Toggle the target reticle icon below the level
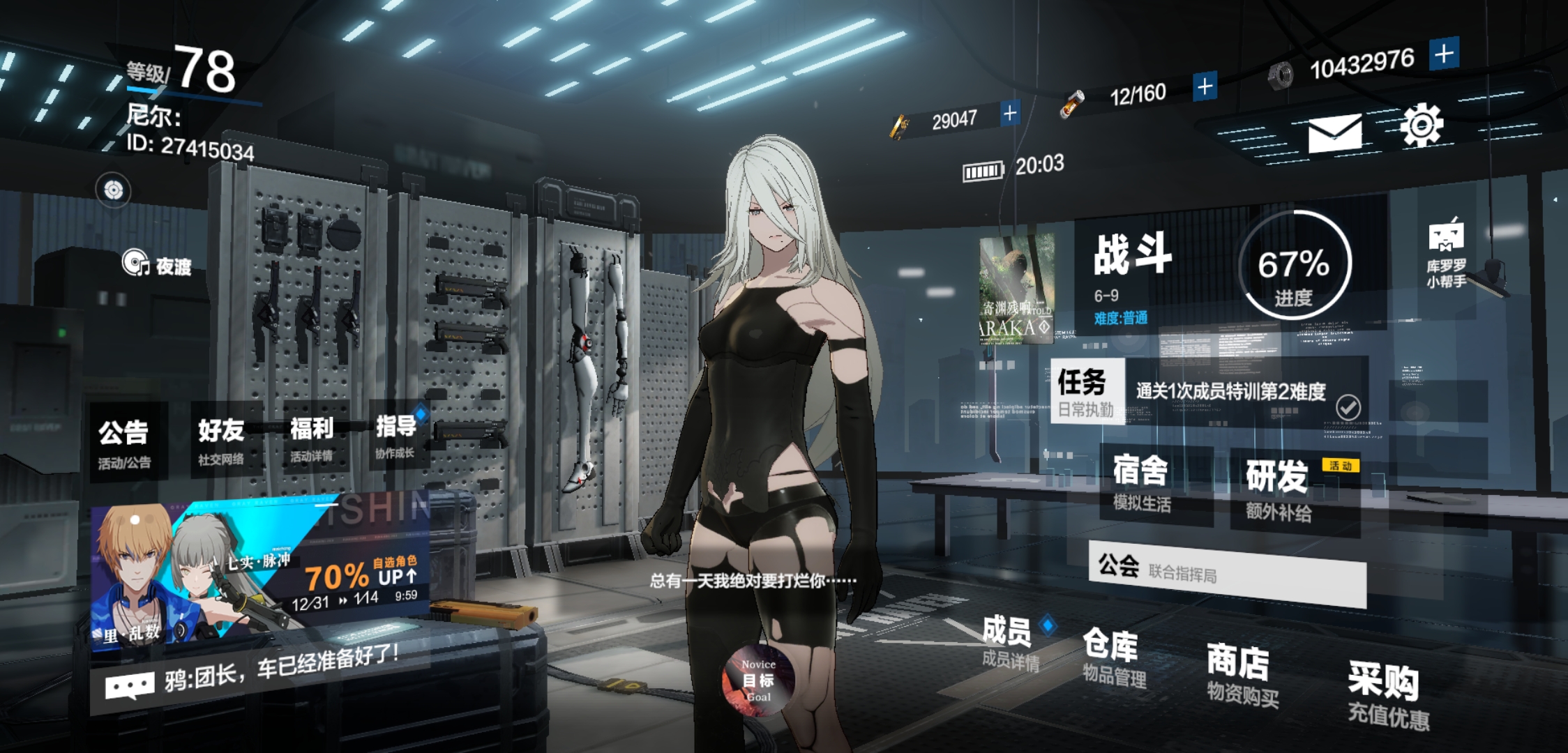This screenshot has height=753, width=1568. (x=113, y=190)
